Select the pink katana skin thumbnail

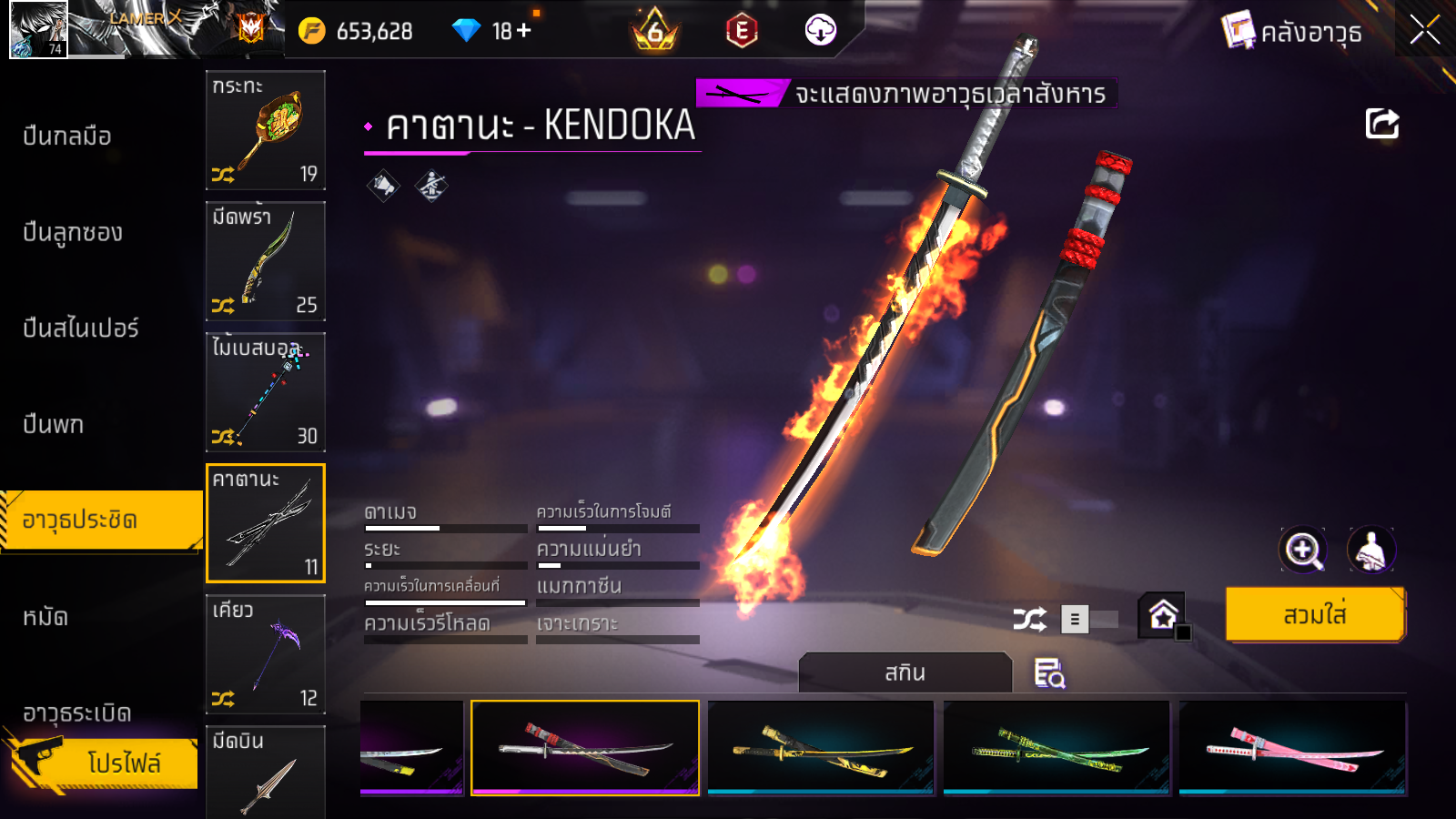1292,748
